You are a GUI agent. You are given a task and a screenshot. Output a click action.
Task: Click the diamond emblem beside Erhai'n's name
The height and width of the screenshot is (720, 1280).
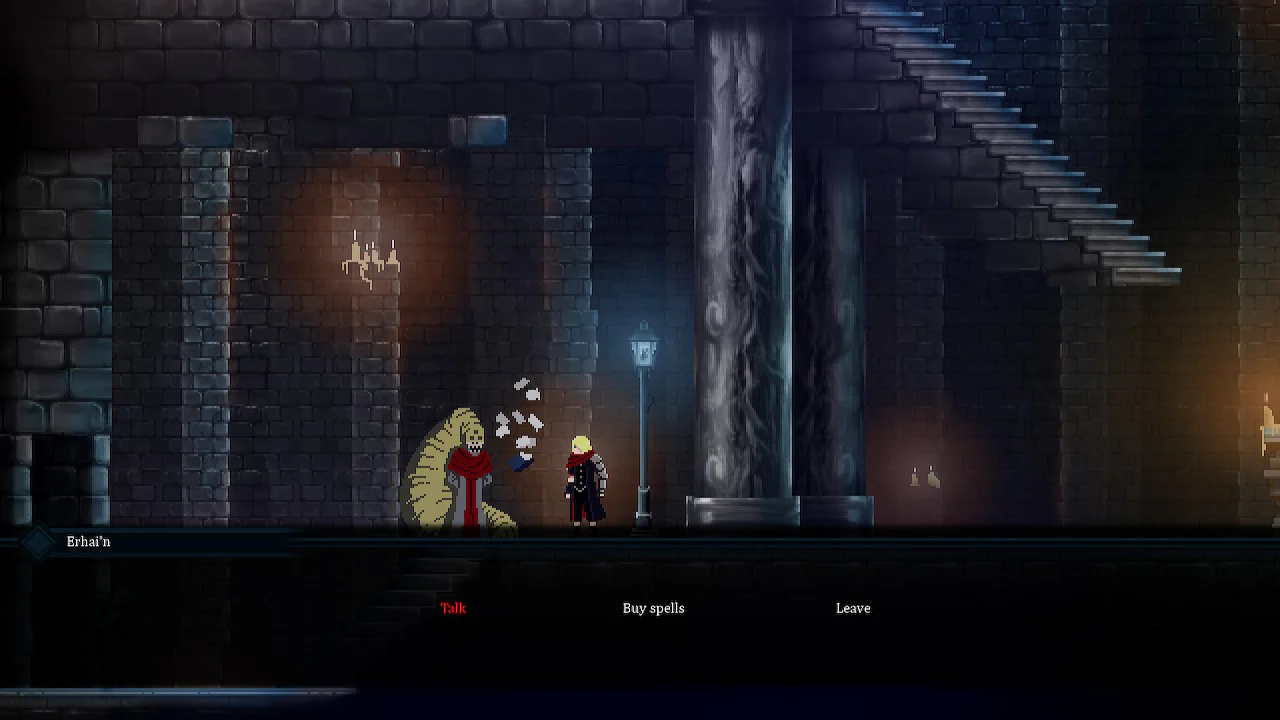[x=36, y=541]
